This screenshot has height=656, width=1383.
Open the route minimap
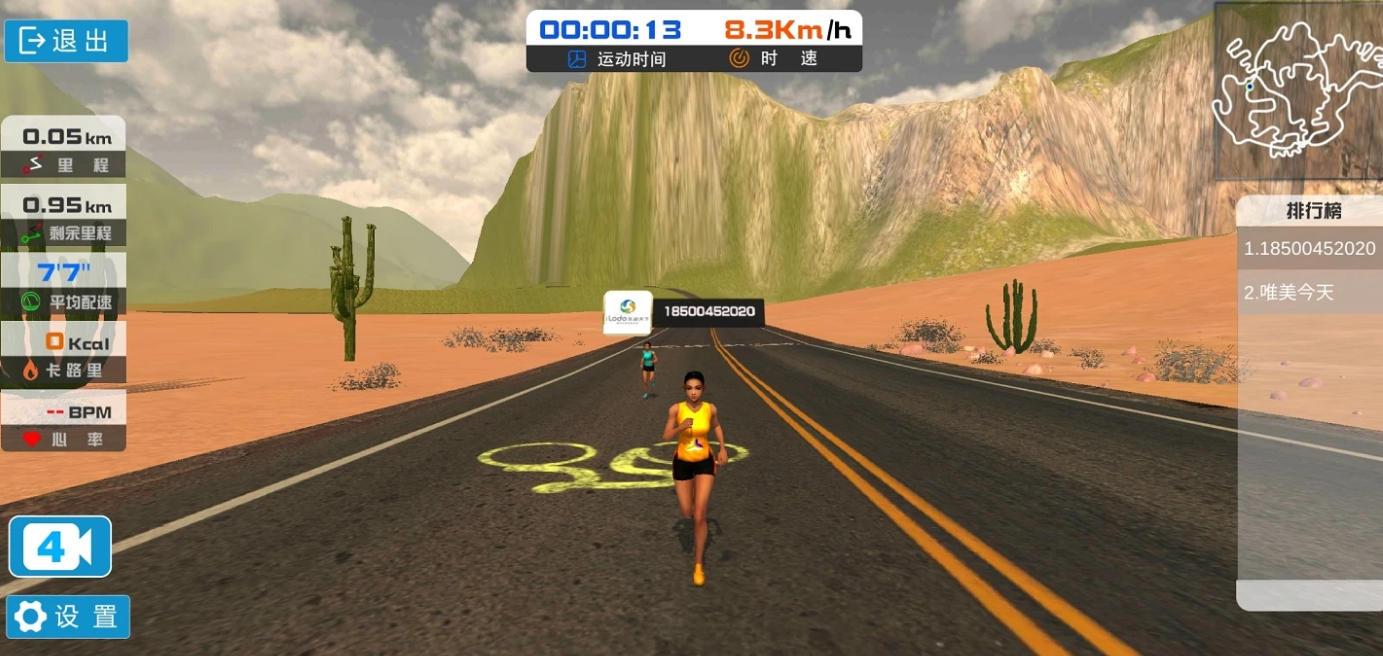(1297, 91)
